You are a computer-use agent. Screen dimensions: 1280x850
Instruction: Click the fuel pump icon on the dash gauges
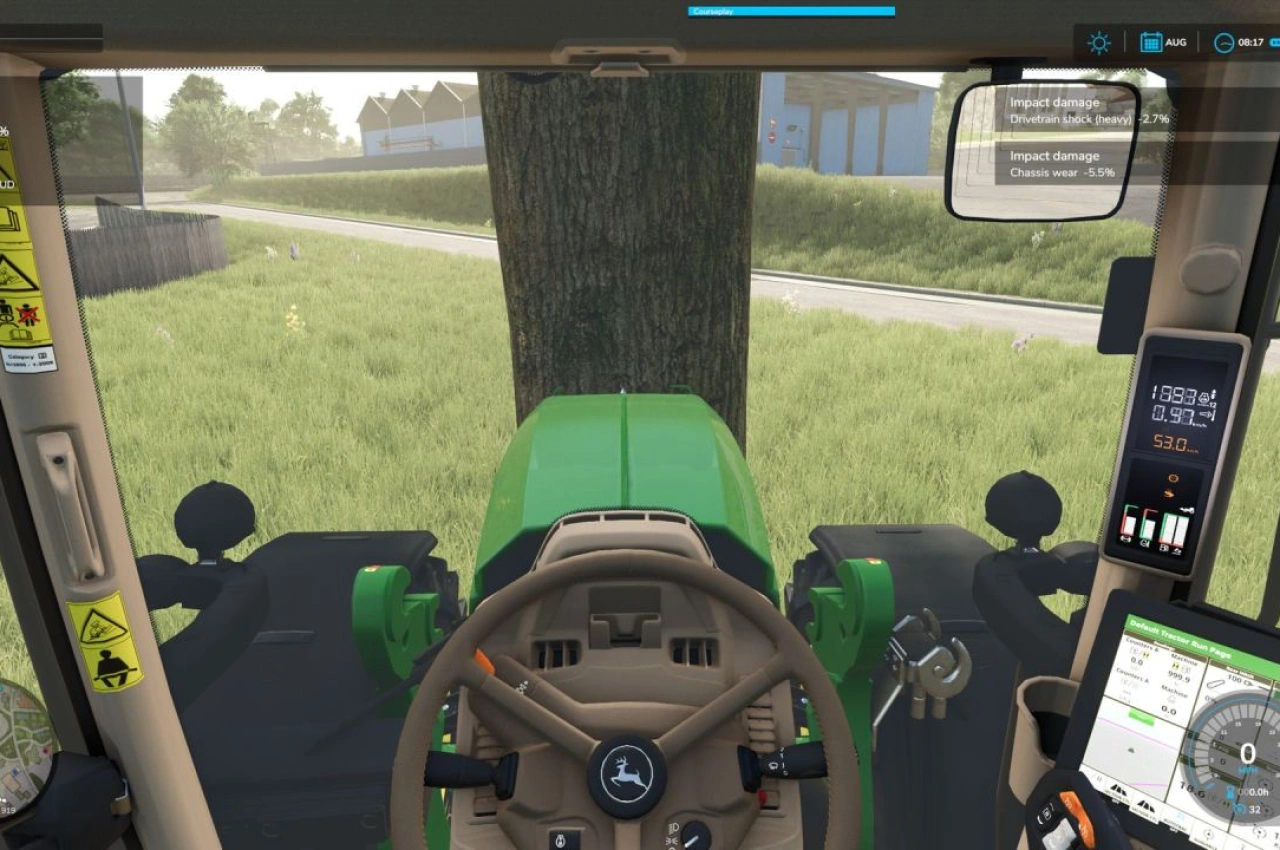coord(1164,546)
